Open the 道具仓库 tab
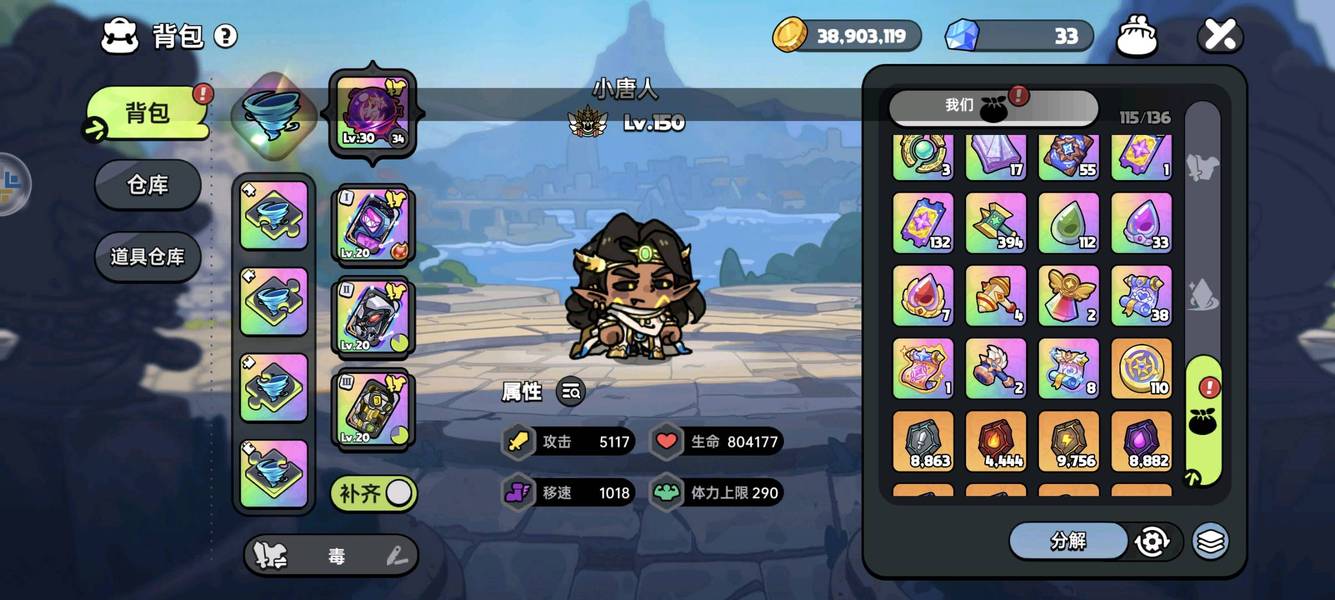Screen dimensions: 1335x600 147,257
